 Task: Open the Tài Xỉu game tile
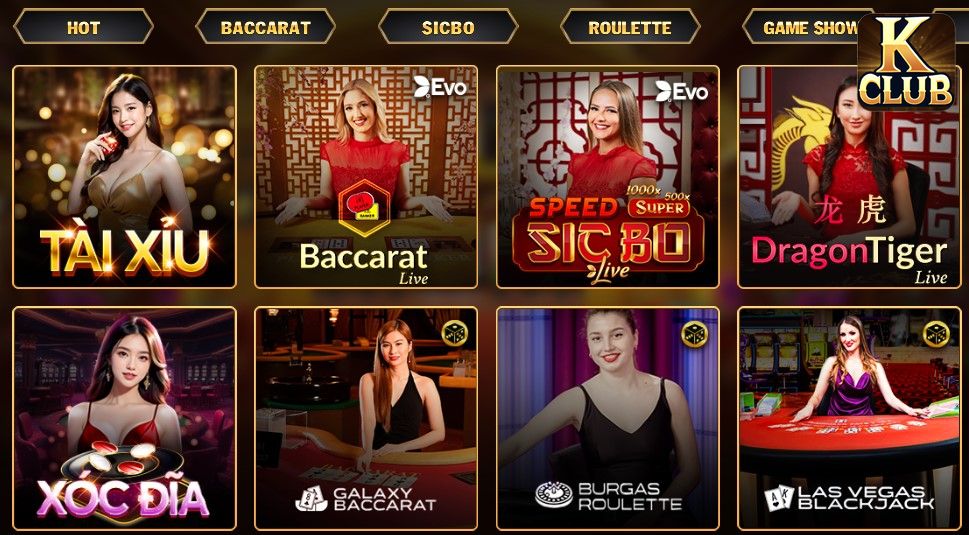coord(124,177)
